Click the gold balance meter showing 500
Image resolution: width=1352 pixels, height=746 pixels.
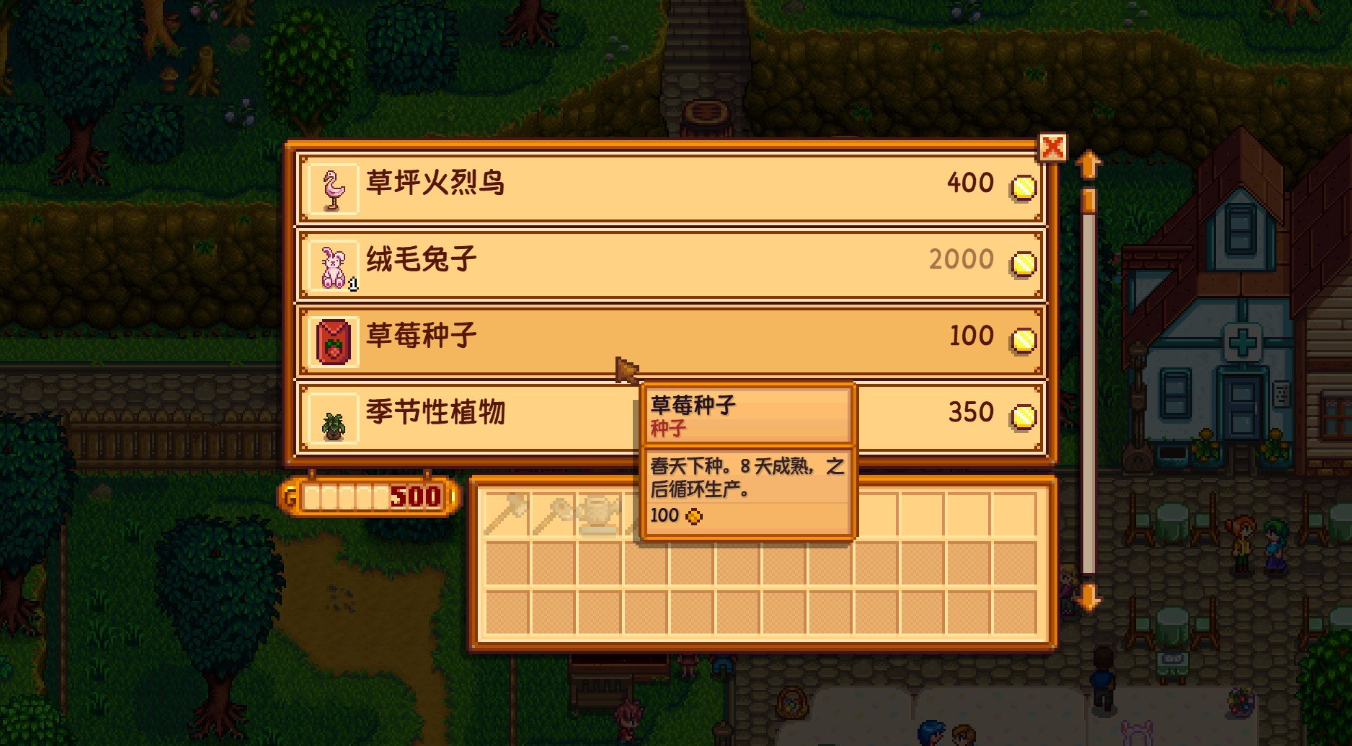[365, 497]
